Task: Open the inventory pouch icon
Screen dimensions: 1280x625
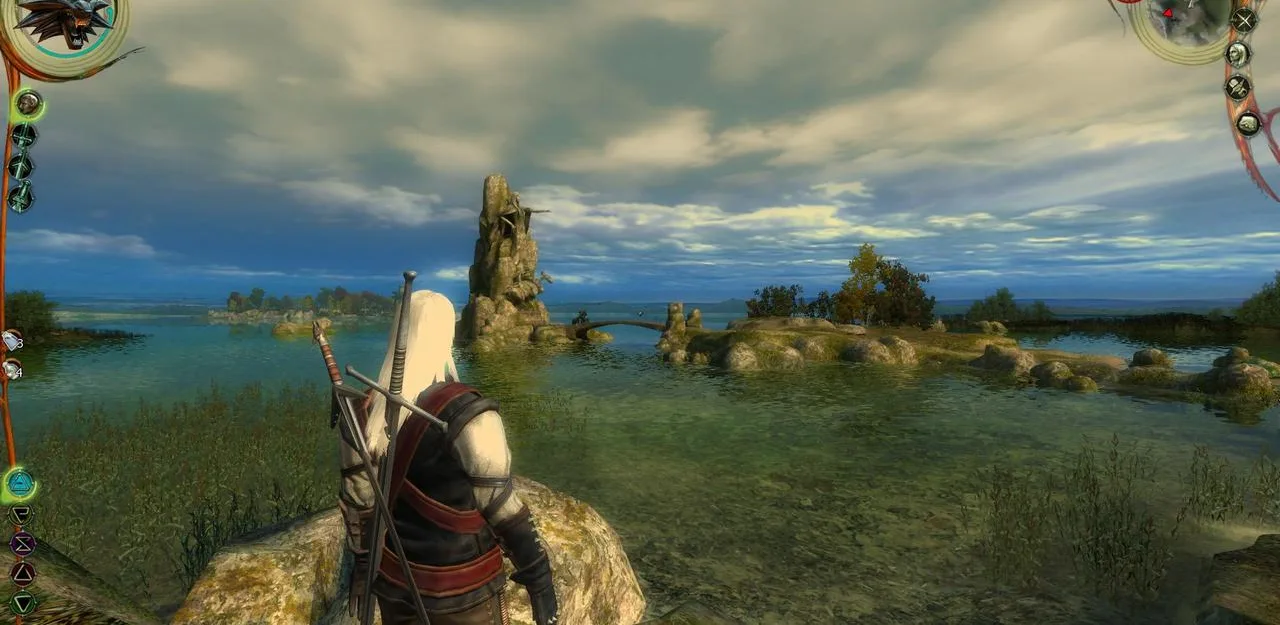Action: pos(1248,124)
